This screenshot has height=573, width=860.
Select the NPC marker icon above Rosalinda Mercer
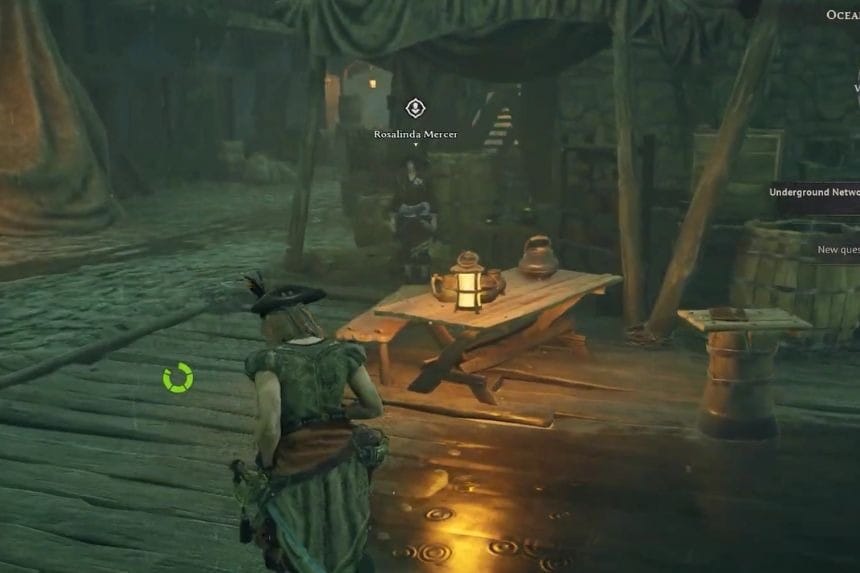pos(415,108)
